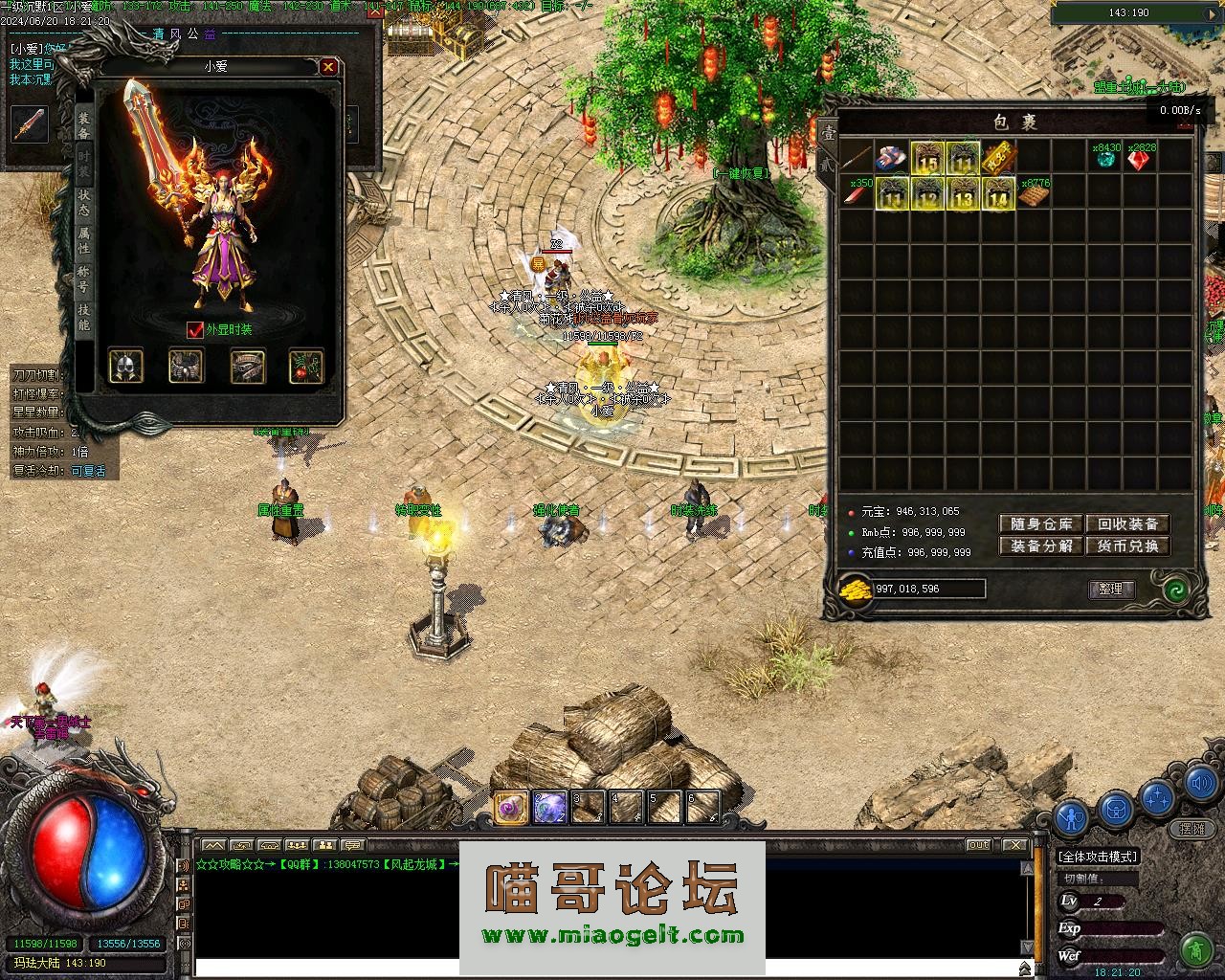Select the 称号 titles tab
The height and width of the screenshot is (980, 1225).
coord(84,278)
